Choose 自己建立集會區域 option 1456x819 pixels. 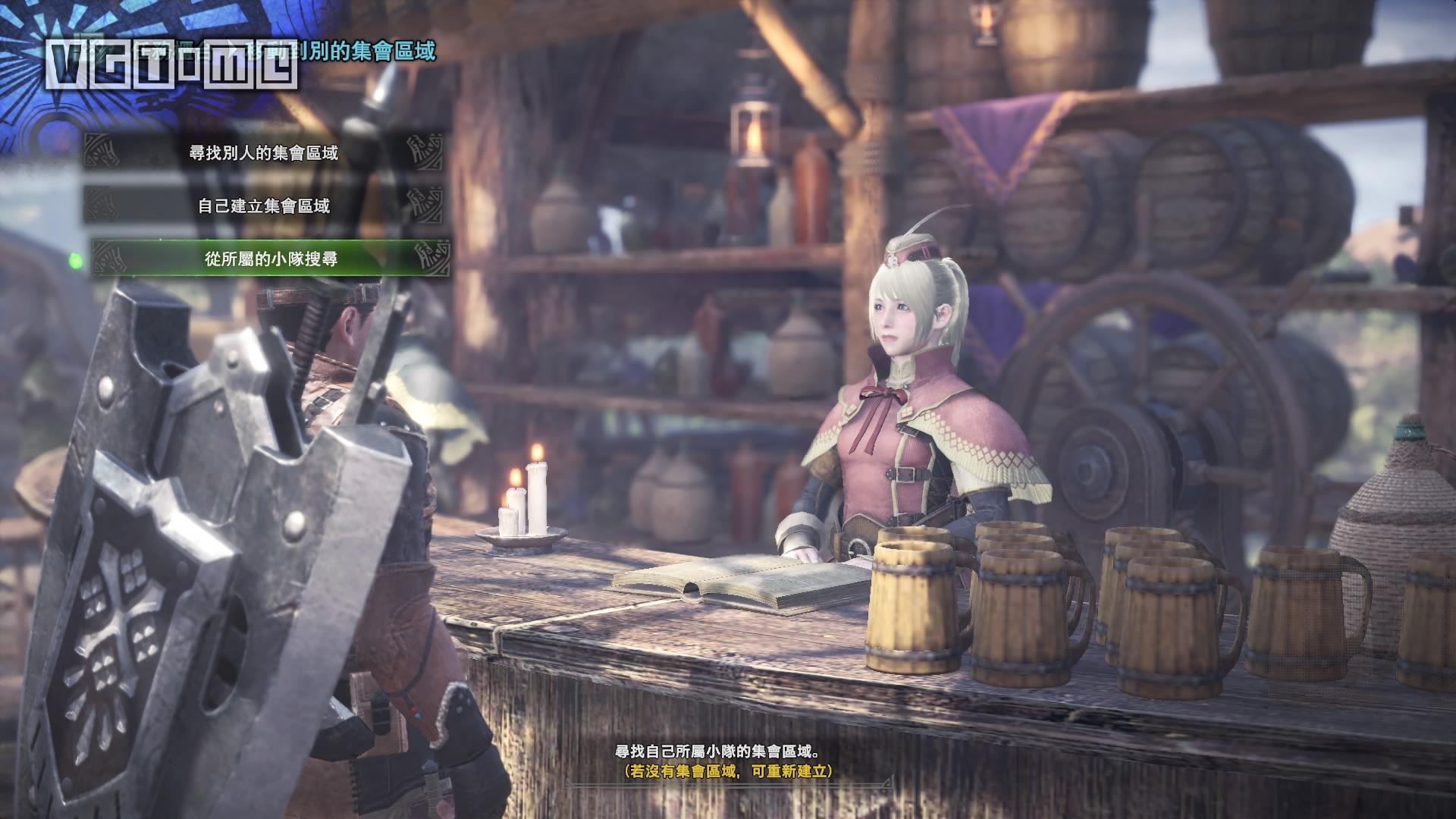(264, 206)
